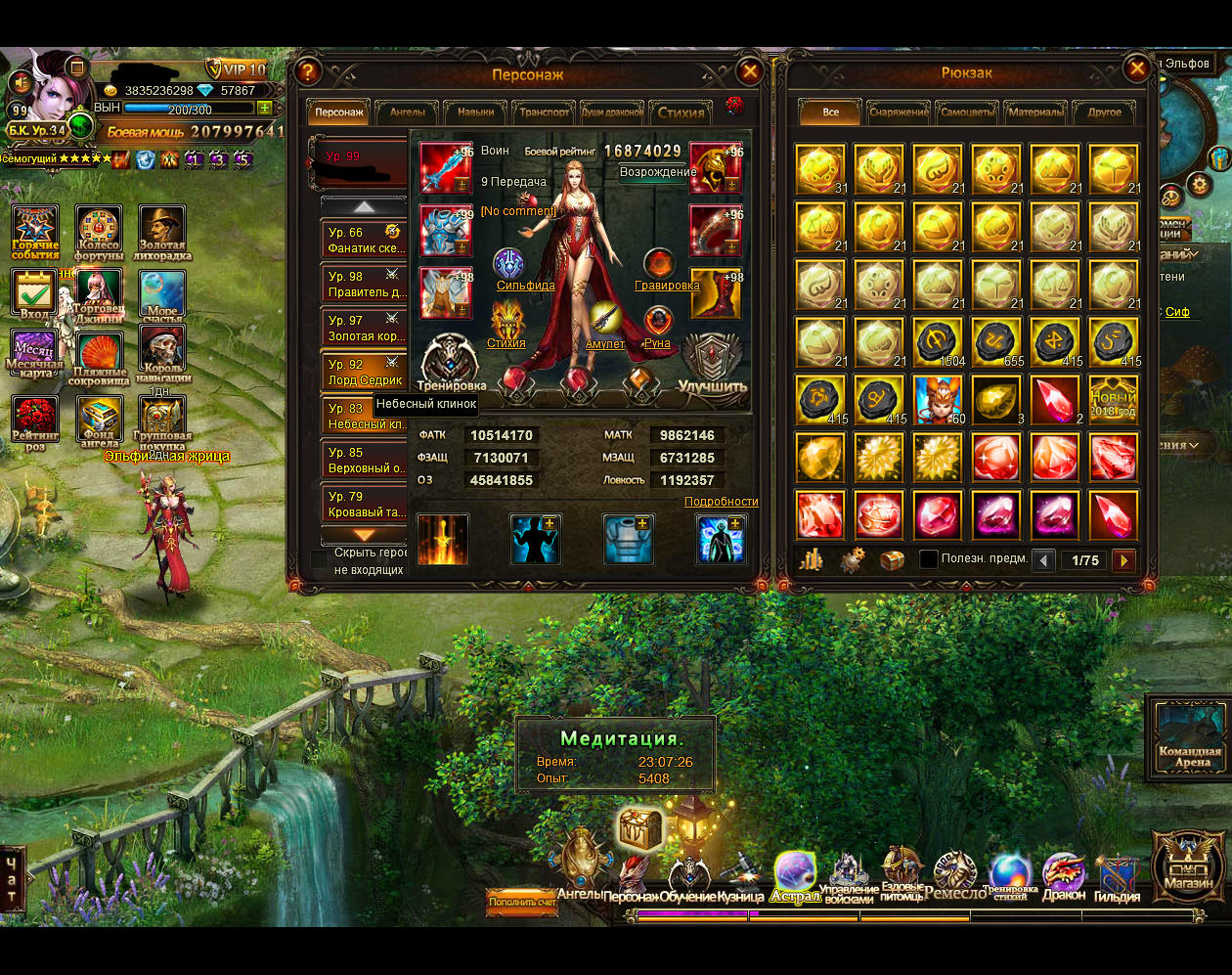Click the Пополнить счет button
Viewport: 1232px width, 975px height.
coord(522,902)
